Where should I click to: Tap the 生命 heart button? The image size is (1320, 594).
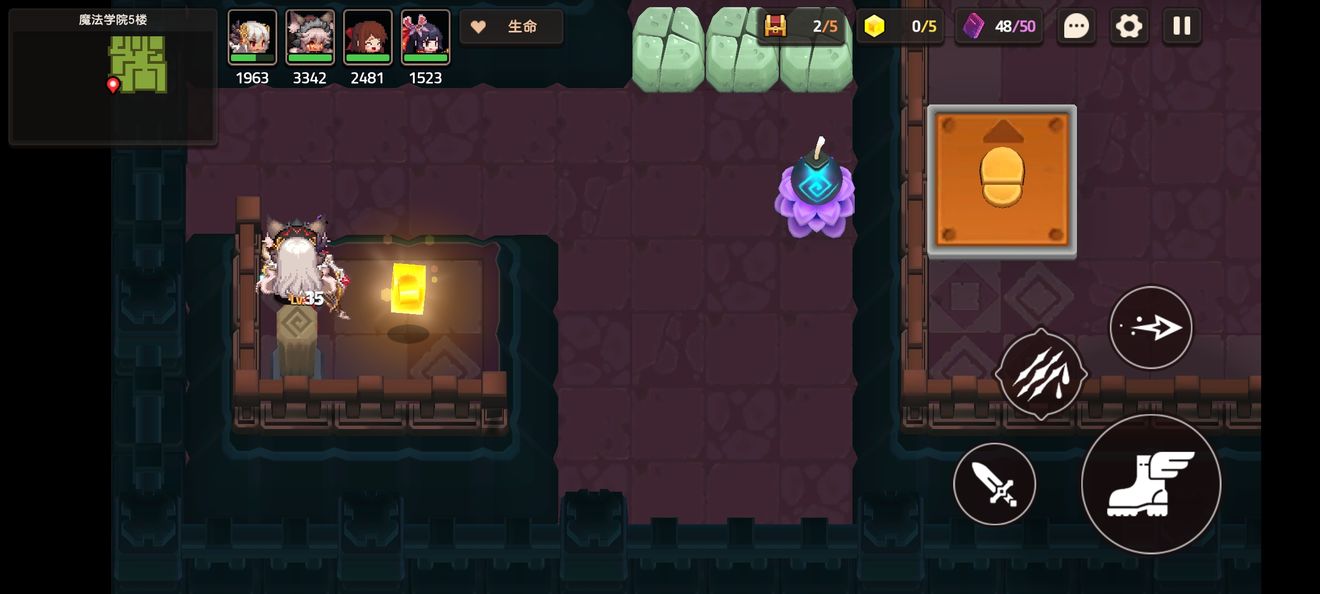click(511, 27)
